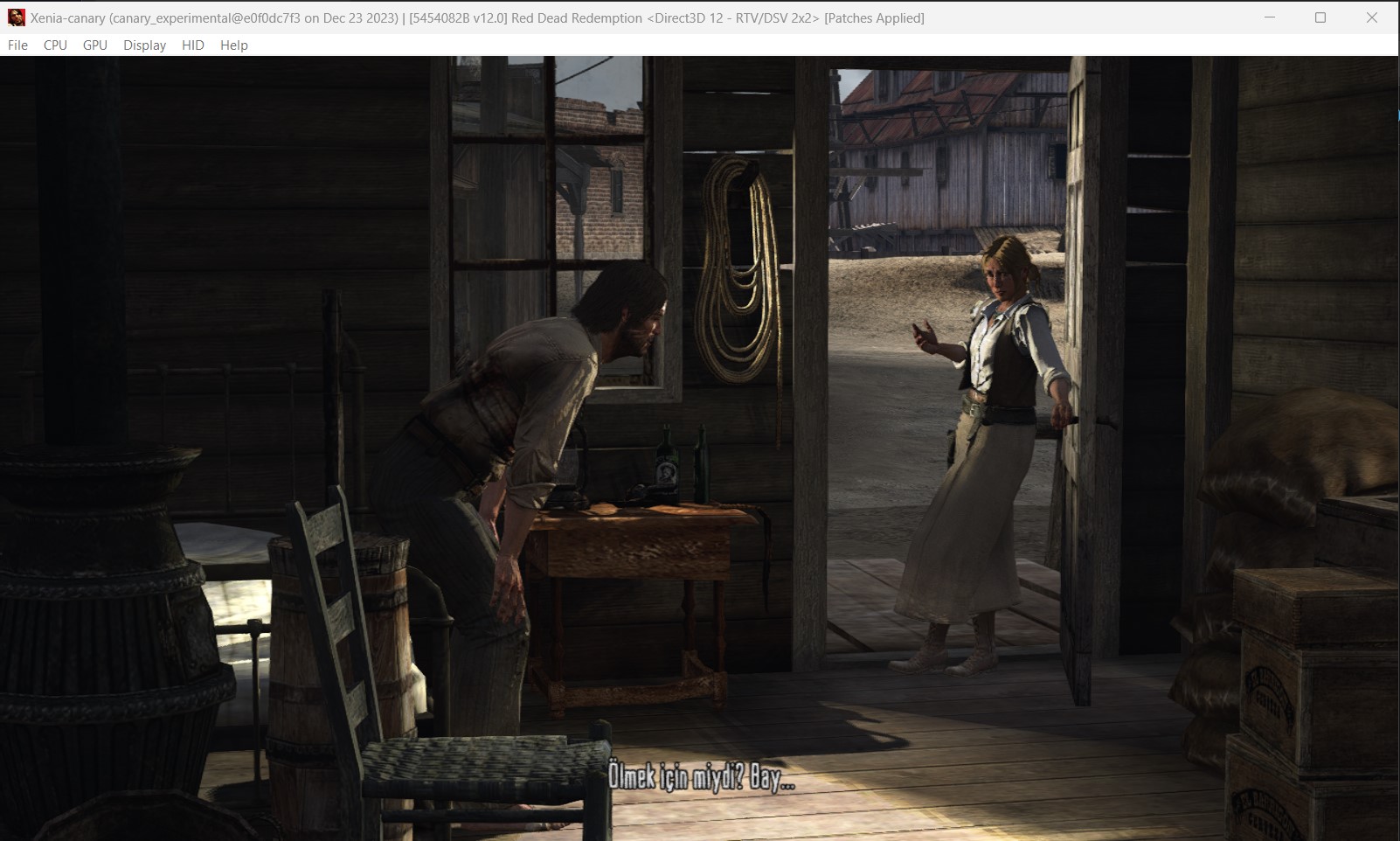Open the emulator's Display menu
Screen dimensions: 1400x841
point(144,45)
